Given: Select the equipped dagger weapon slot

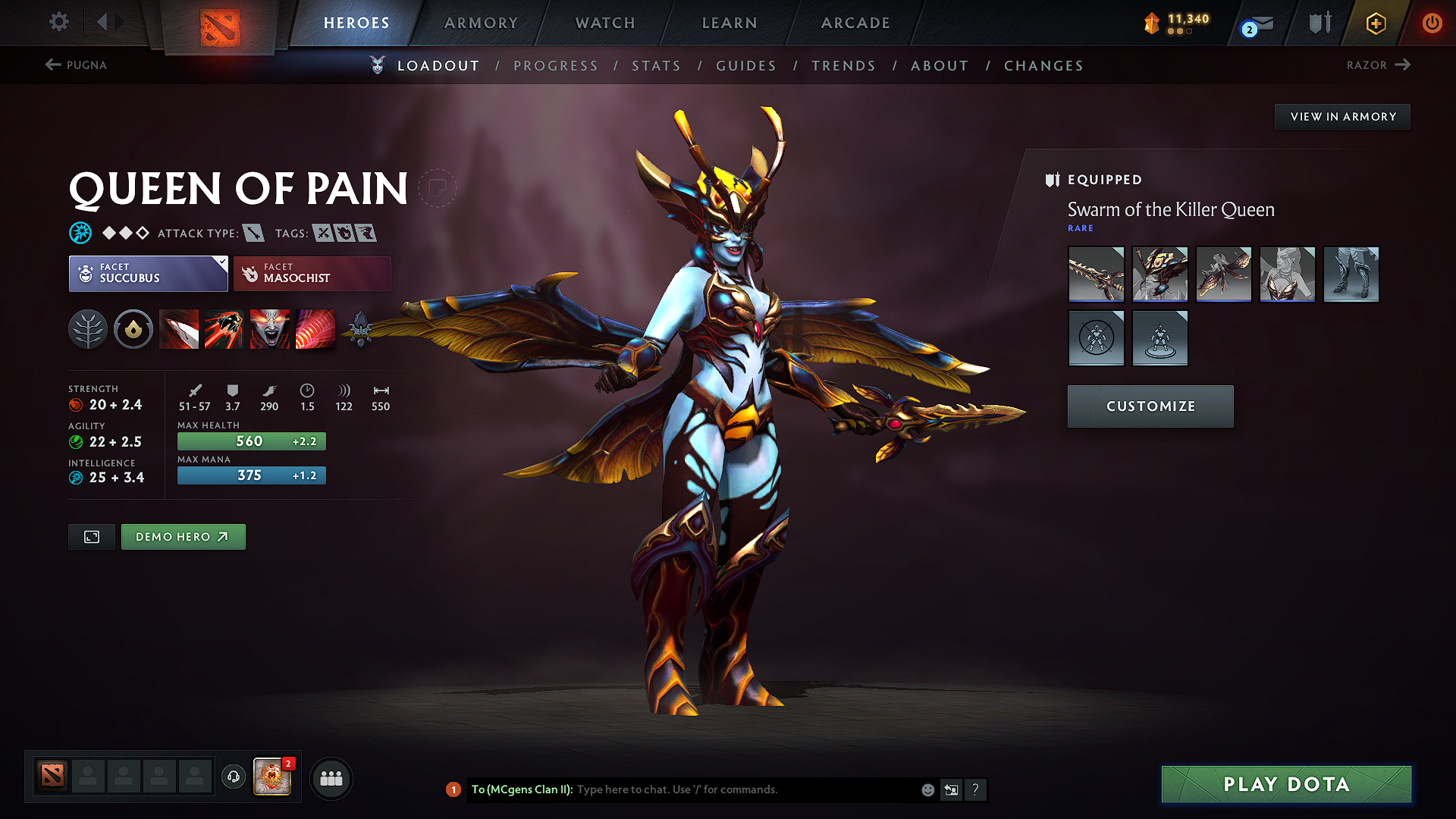Looking at the screenshot, I should (x=1096, y=275).
